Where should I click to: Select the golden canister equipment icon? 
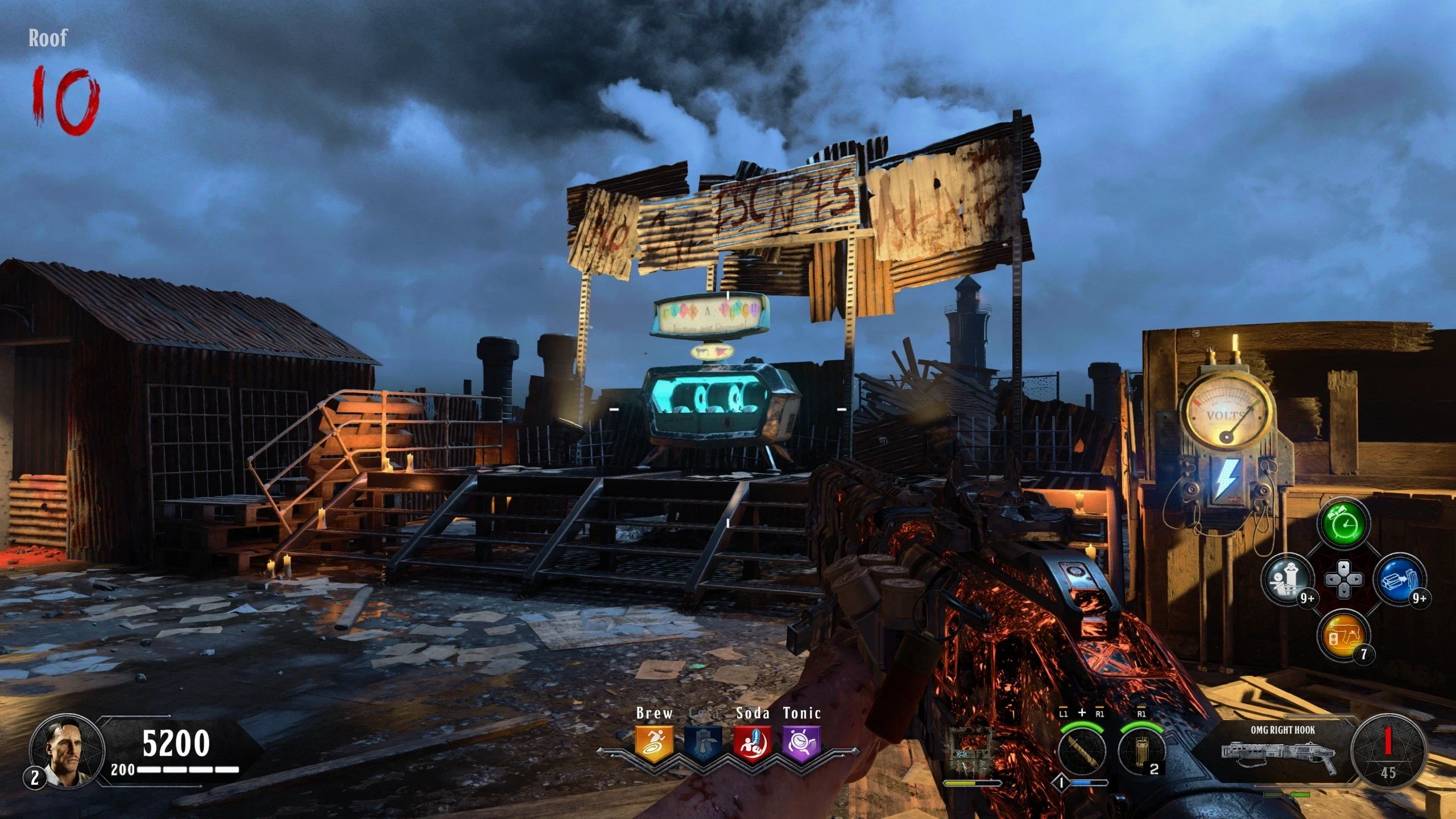1141,750
